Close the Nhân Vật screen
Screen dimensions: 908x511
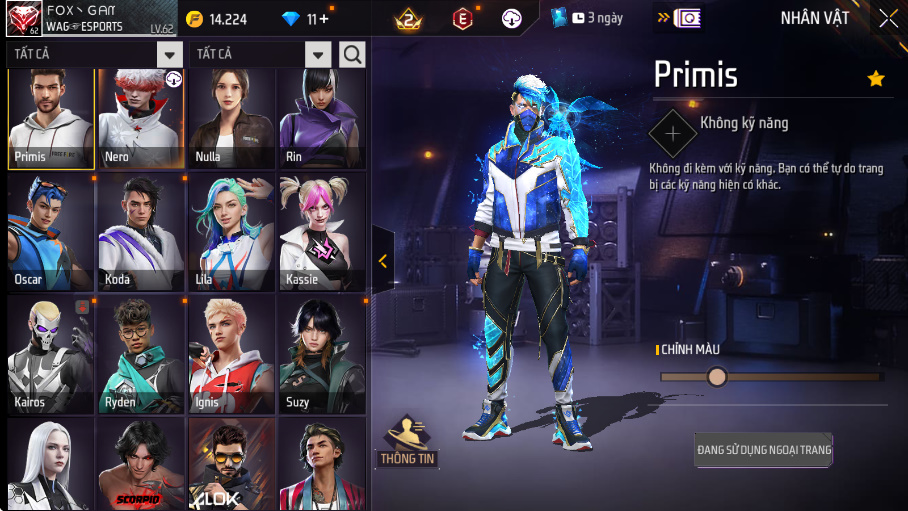888,18
